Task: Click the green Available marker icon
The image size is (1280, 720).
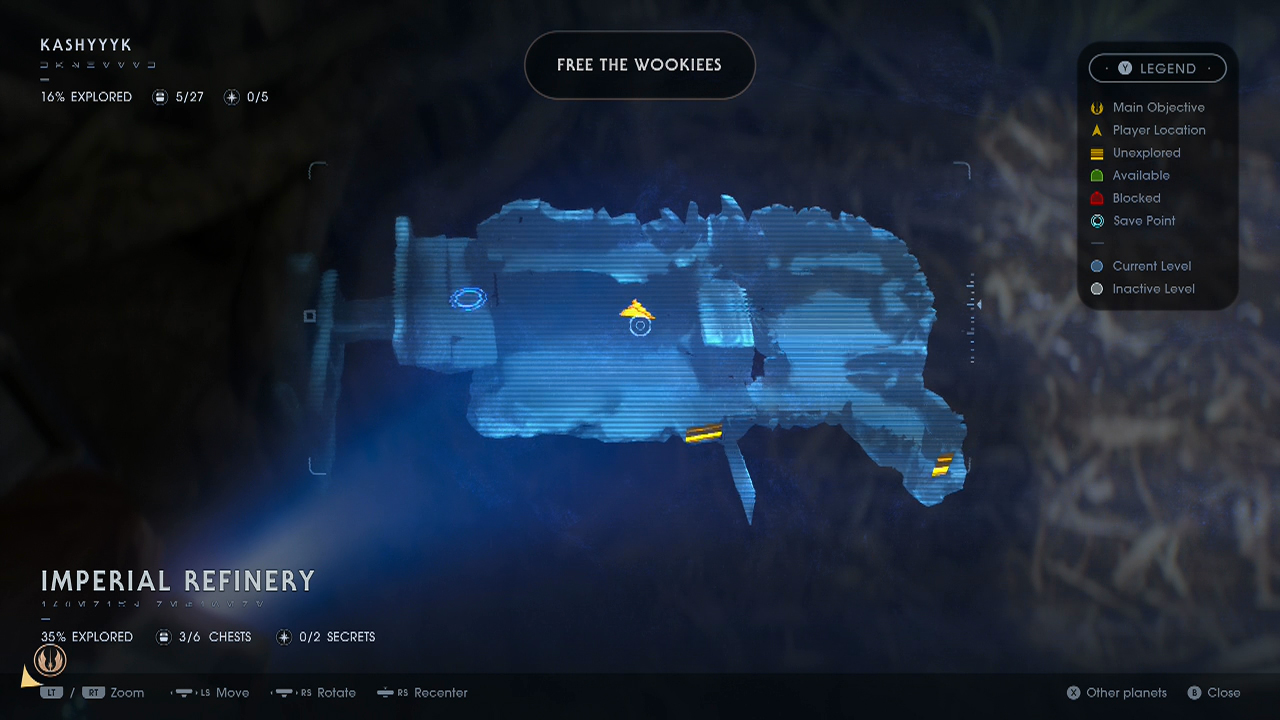Action: pos(1096,175)
